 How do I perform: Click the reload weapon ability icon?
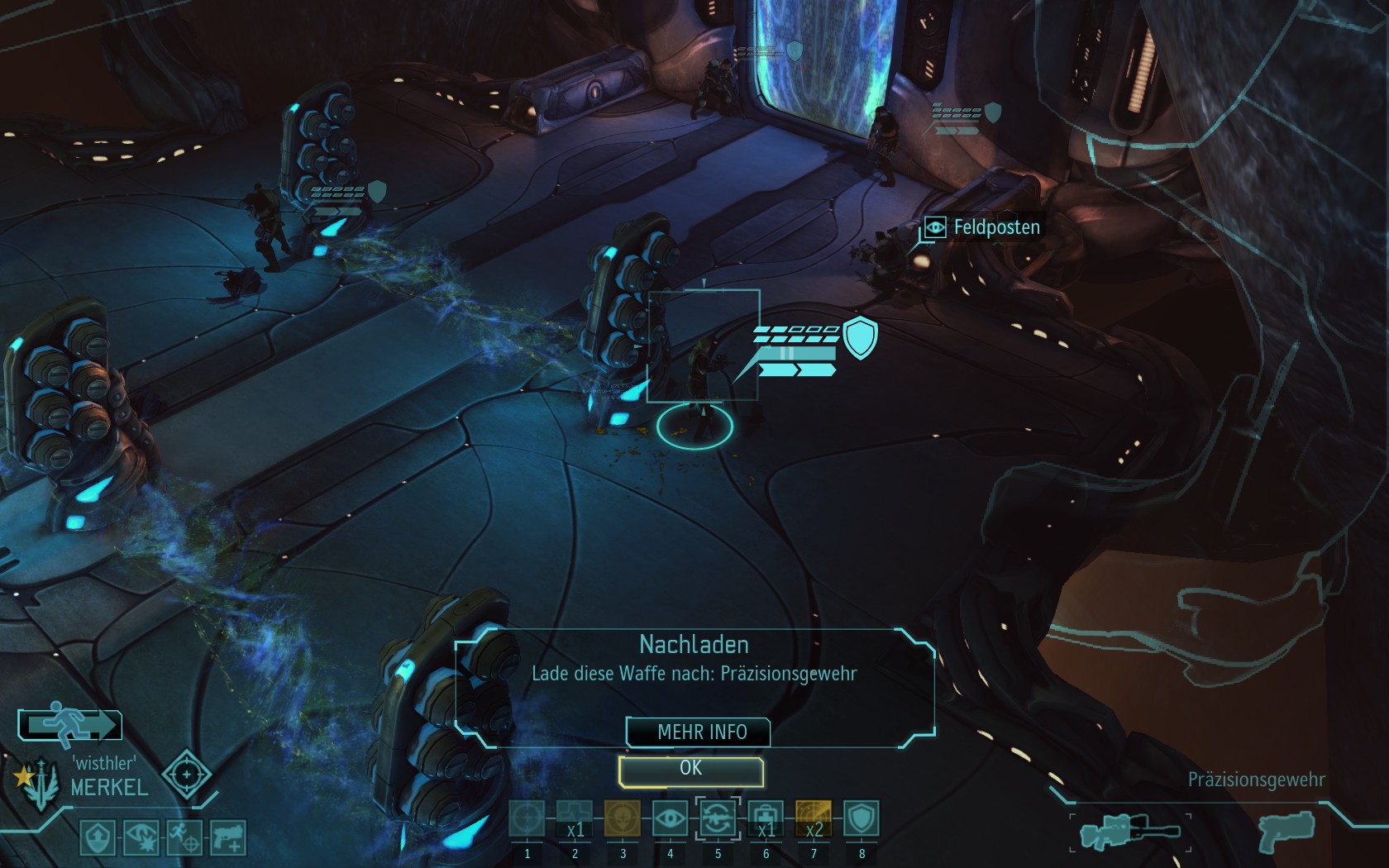[718, 819]
